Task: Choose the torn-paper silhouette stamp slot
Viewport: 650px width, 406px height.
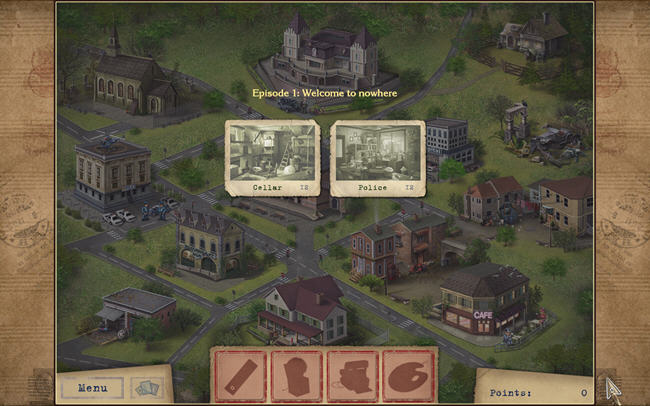Action: coord(296,376)
